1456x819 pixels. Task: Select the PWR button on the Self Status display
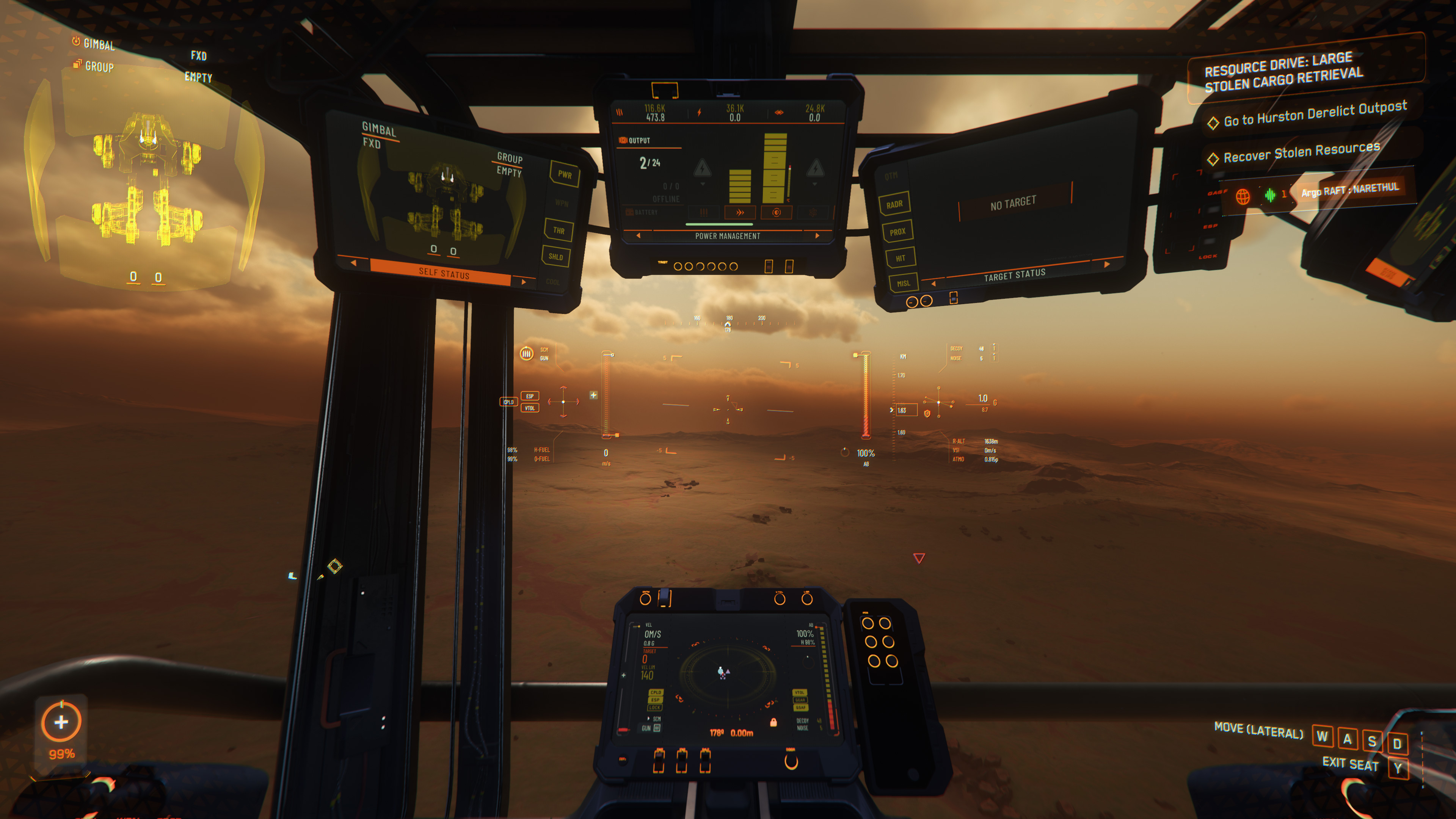[565, 174]
